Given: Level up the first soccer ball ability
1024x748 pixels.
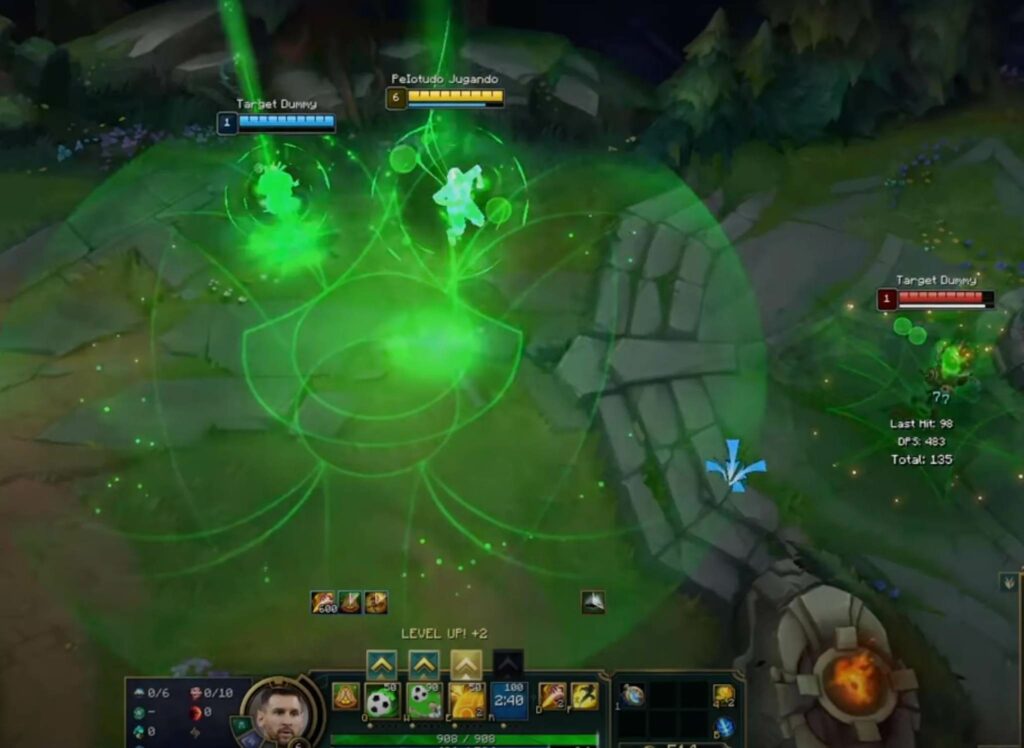Looking at the screenshot, I should tap(381, 664).
